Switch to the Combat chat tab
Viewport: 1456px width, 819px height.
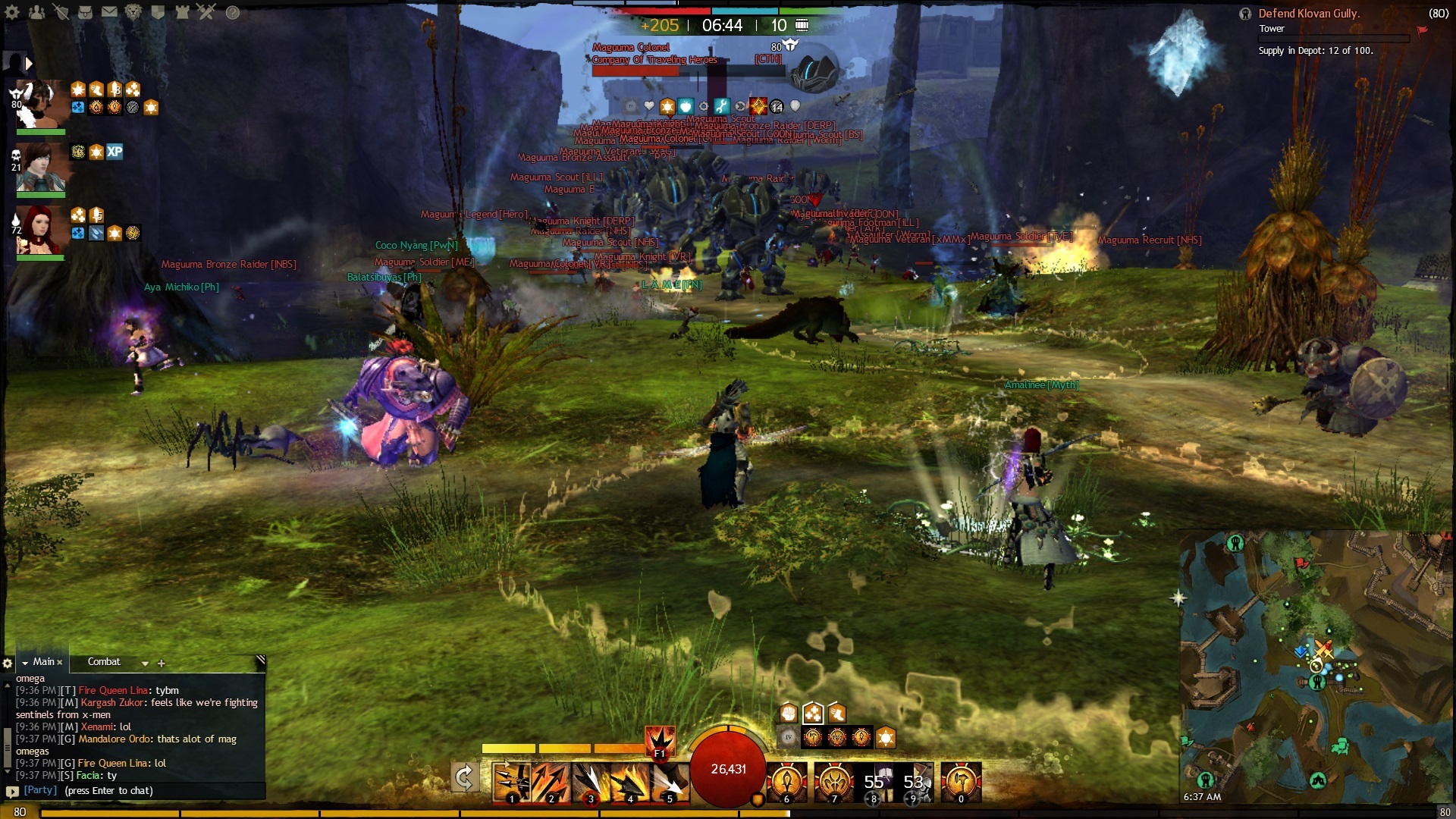104,662
